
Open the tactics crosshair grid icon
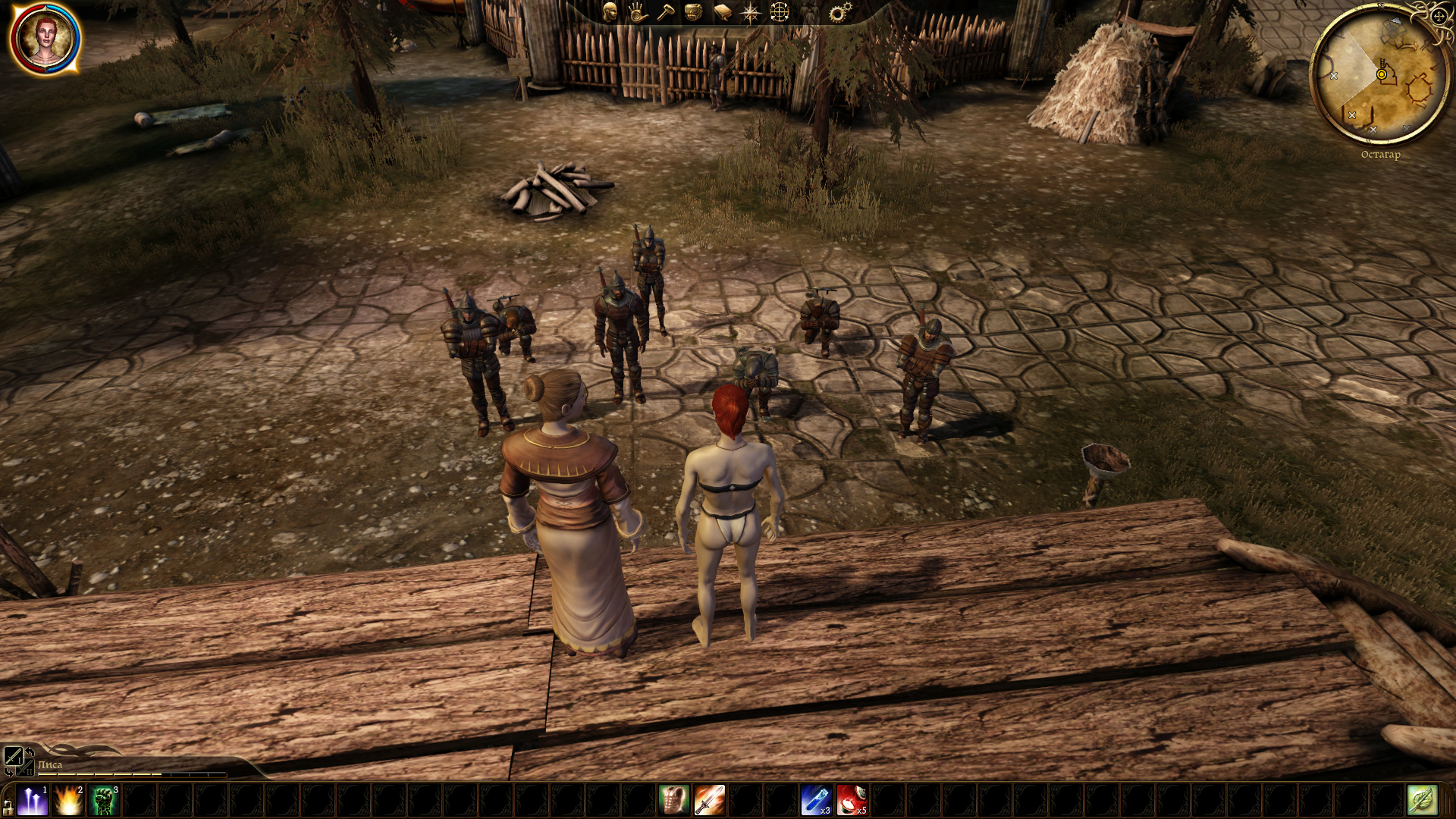tap(780, 12)
